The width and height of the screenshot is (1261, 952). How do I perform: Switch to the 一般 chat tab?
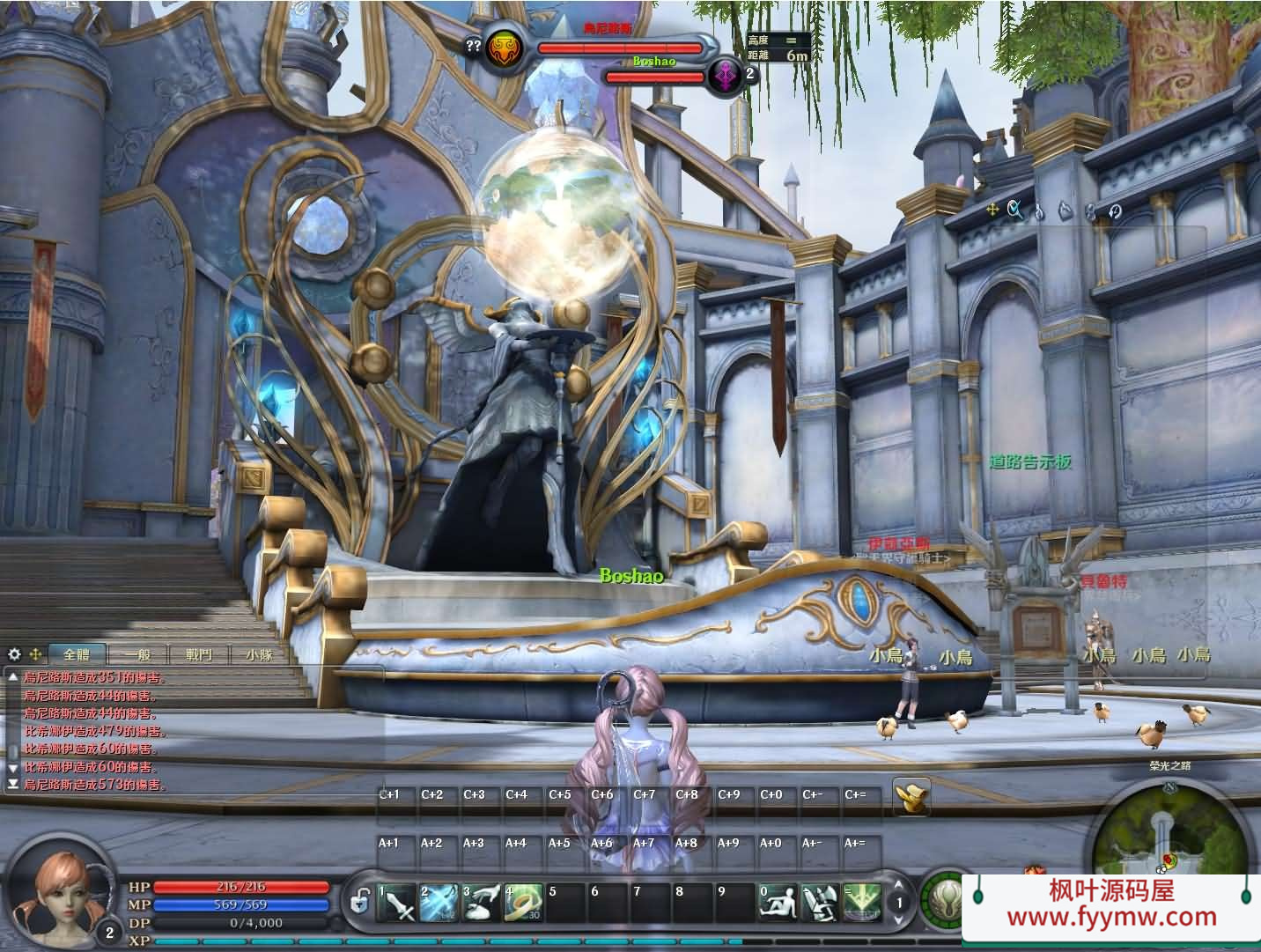137,655
